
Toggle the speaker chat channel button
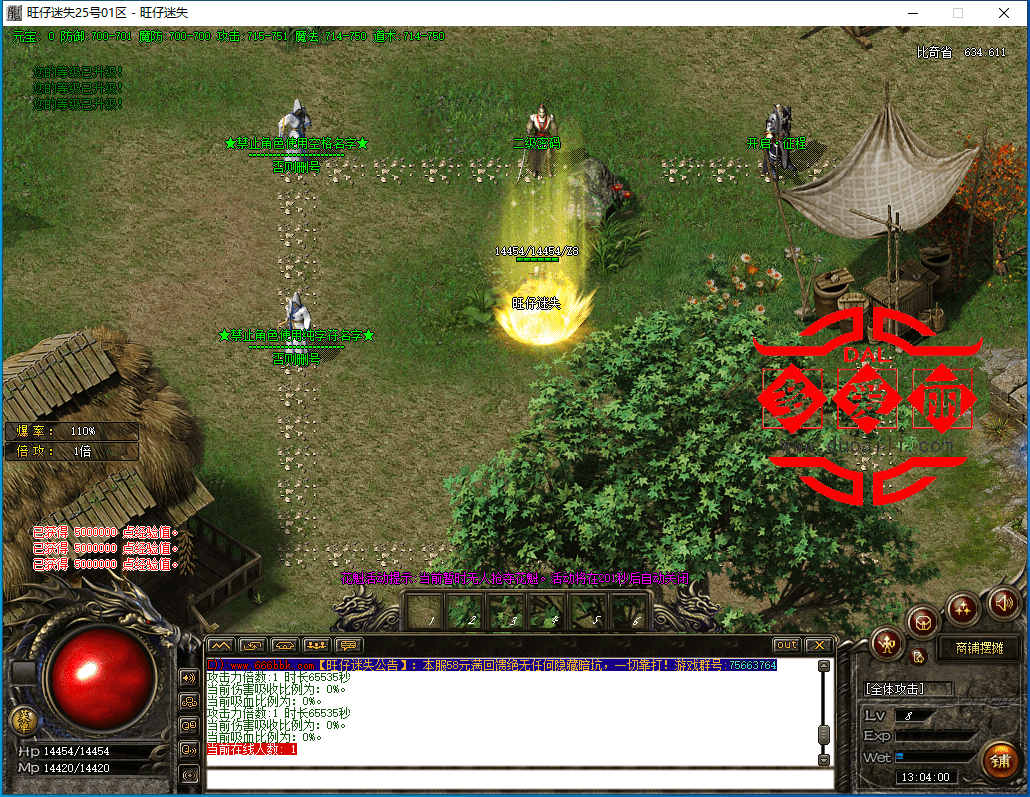coord(189,678)
